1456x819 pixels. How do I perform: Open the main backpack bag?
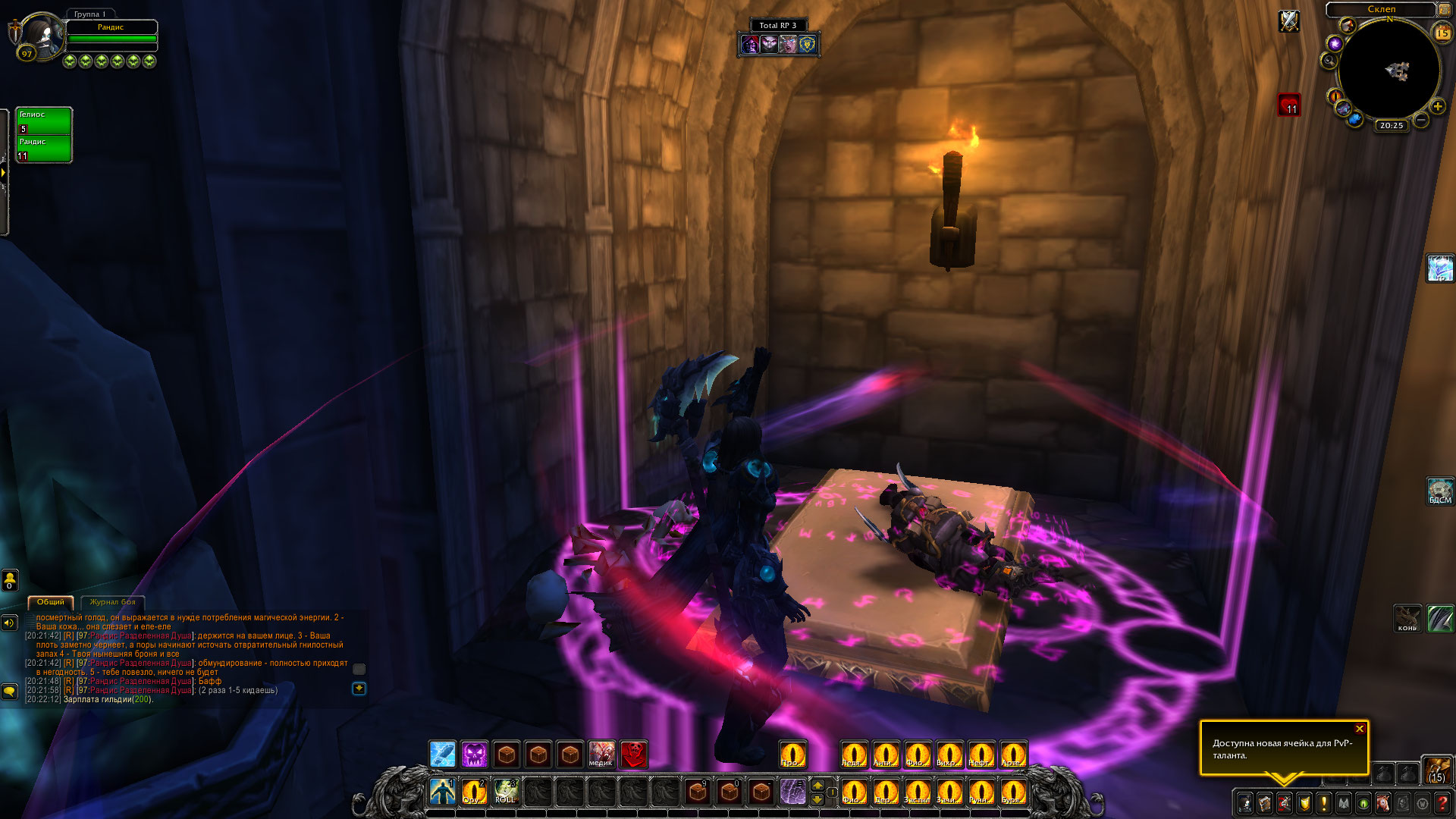[1436, 770]
